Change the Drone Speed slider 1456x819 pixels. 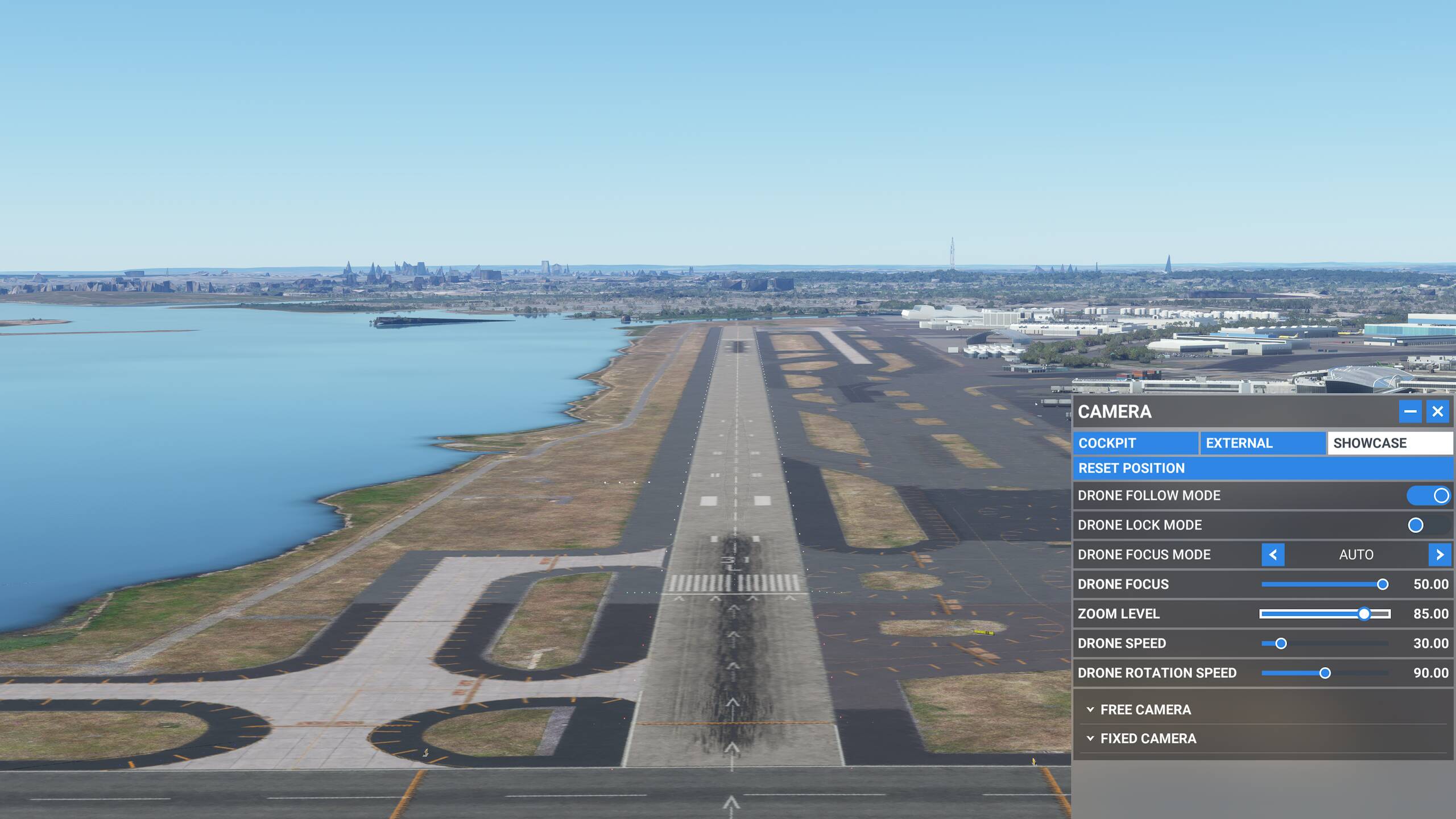pyautogui.click(x=1281, y=643)
